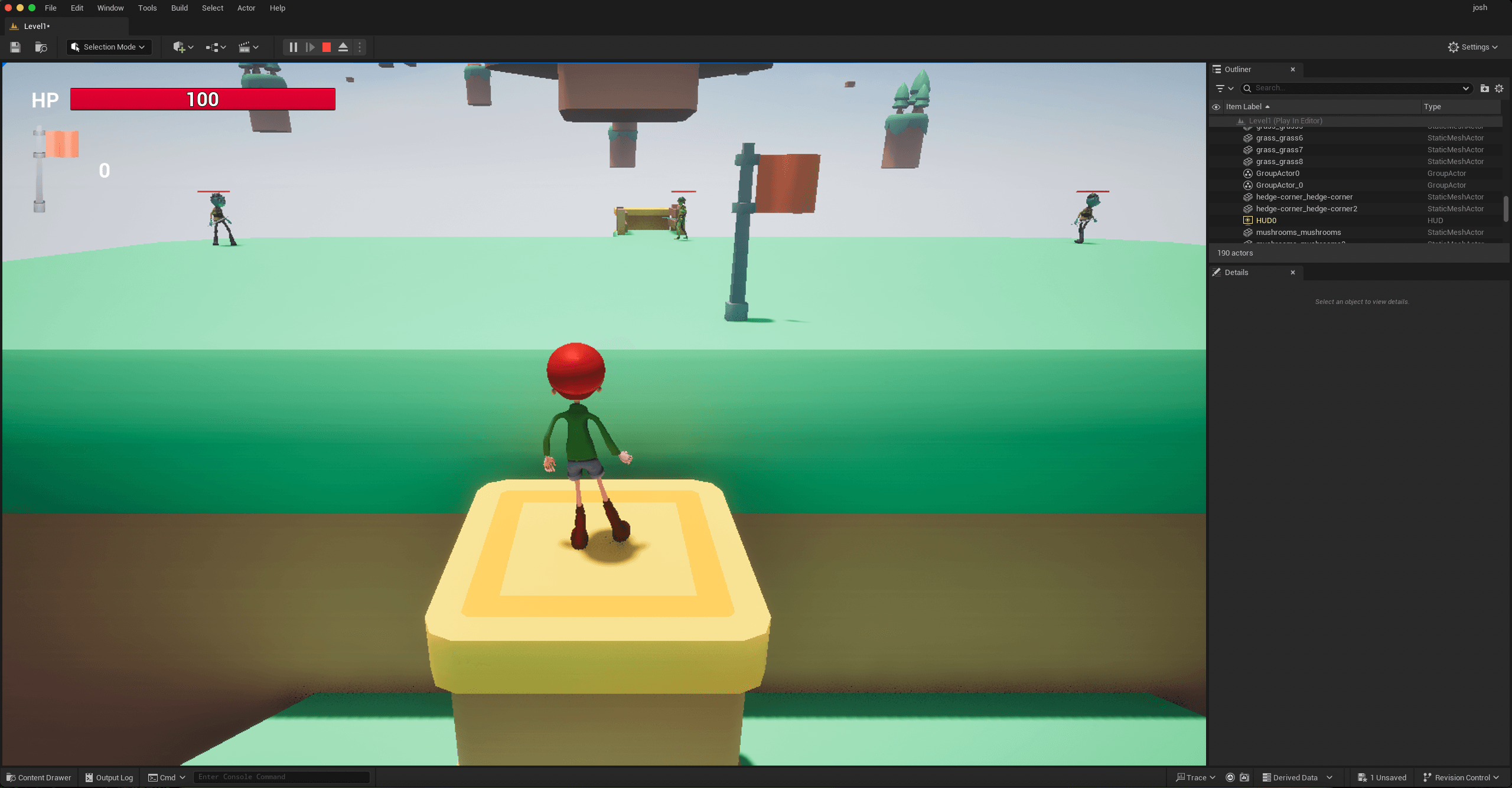Viewport: 1512px width, 788px height.
Task: Stop the play session
Action: 326,47
